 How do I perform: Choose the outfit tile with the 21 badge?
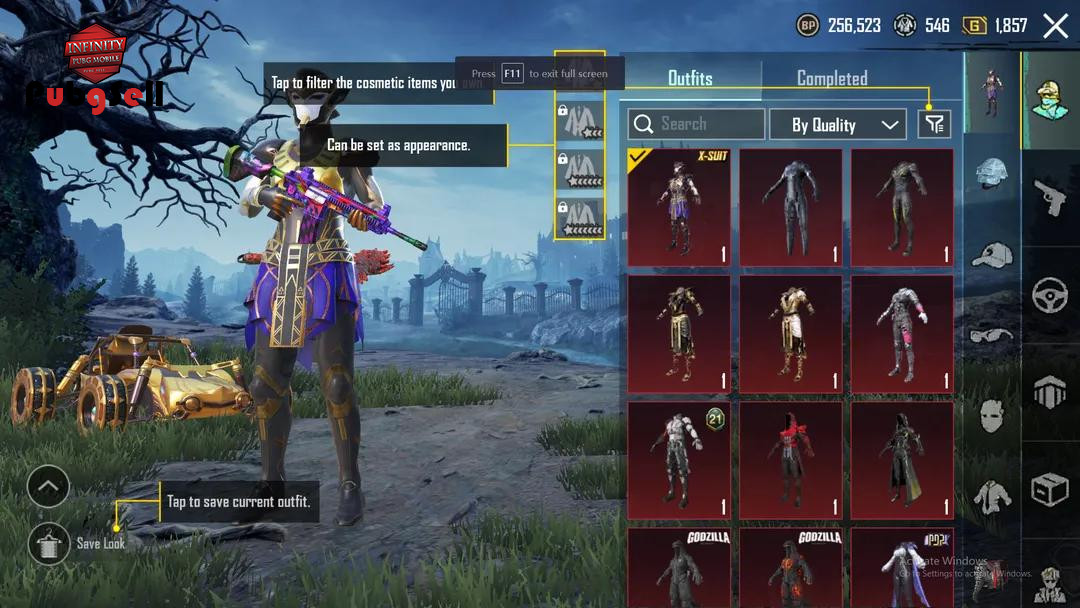coord(679,461)
